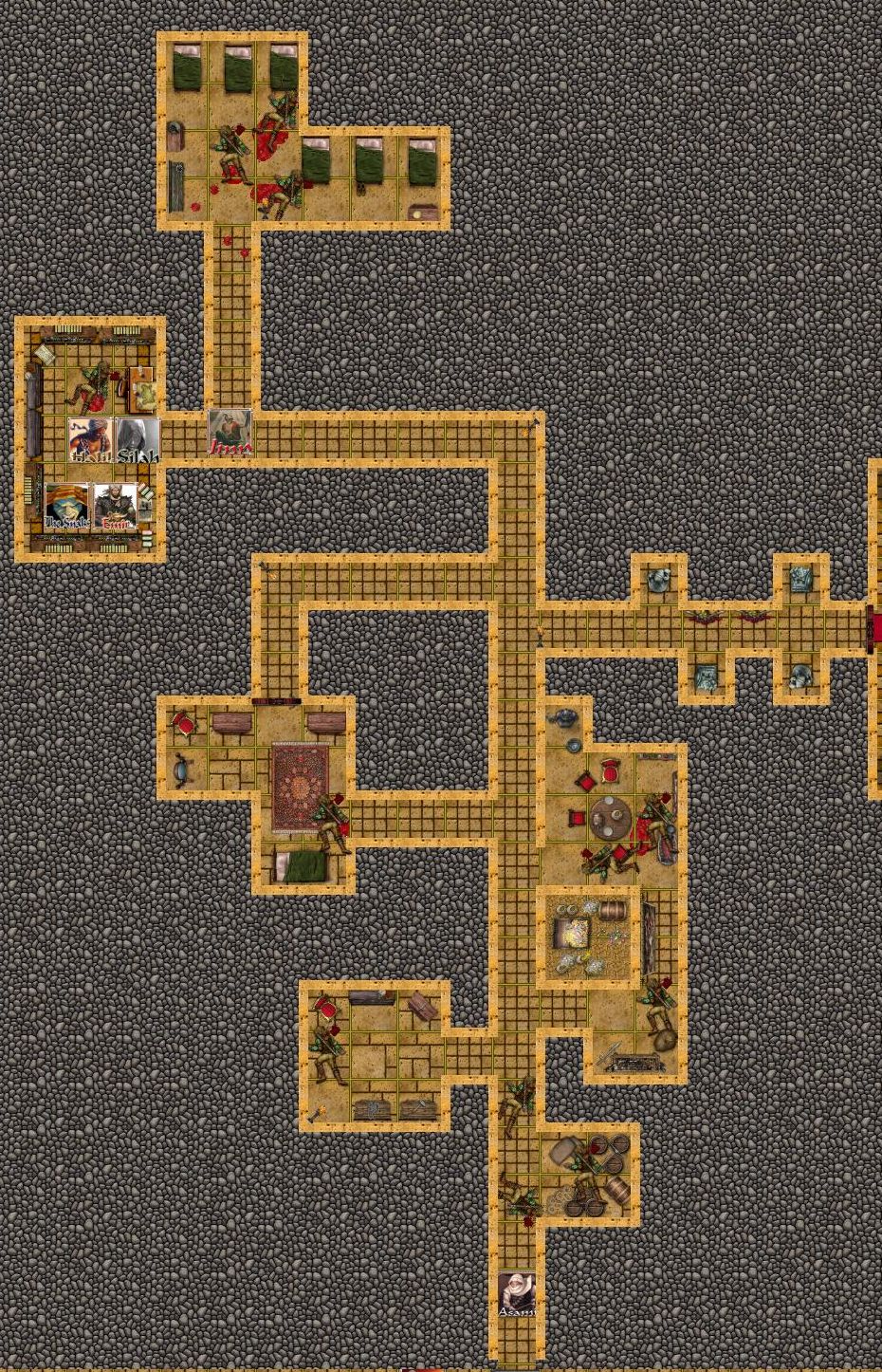Image resolution: width=882 pixels, height=1372 pixels.
Task: Select the Jinn character token
Action: pyautogui.click(x=230, y=433)
